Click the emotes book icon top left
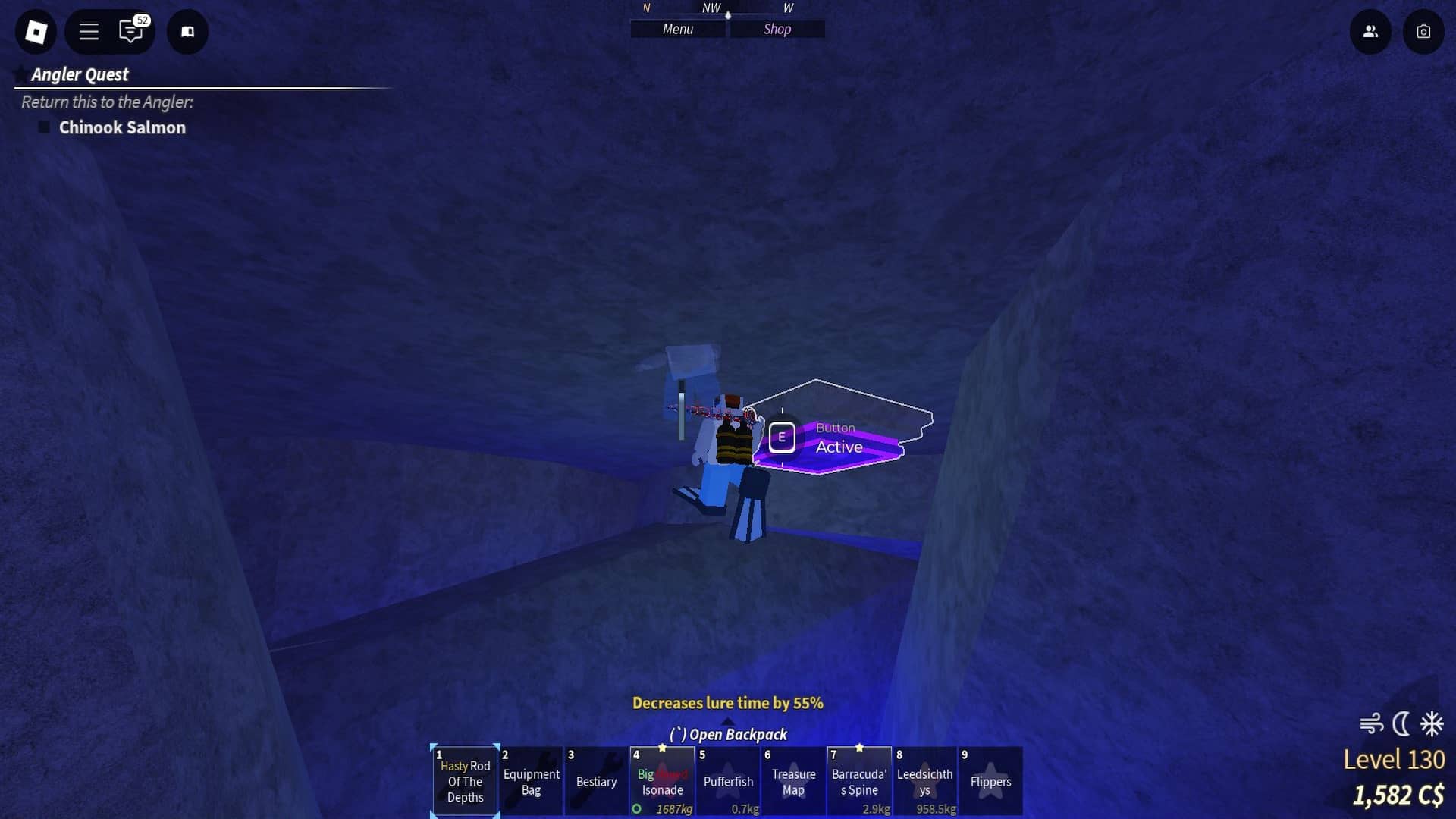Viewport: 1456px width, 819px height. [x=187, y=32]
